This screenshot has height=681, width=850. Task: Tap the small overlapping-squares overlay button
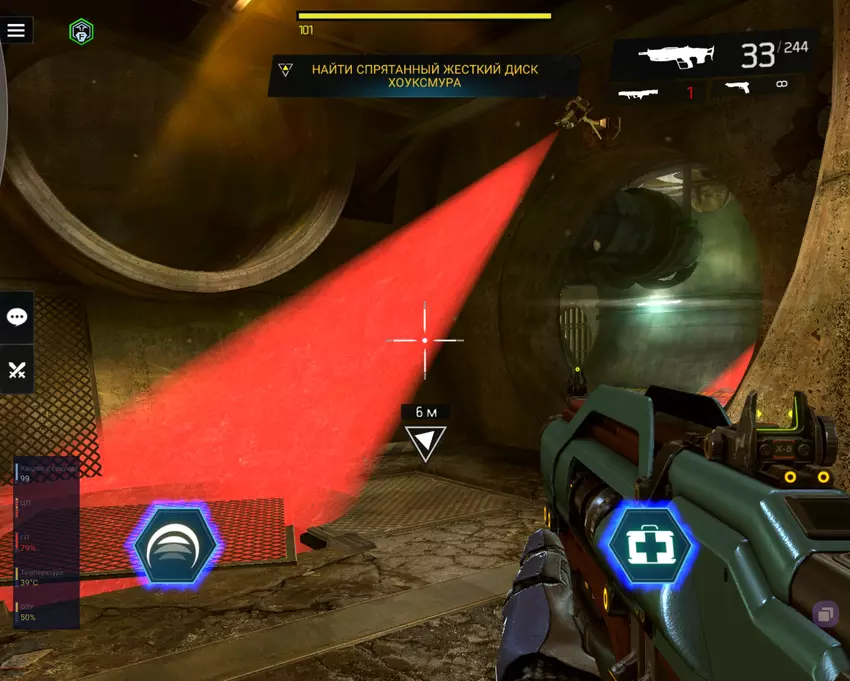point(826,614)
